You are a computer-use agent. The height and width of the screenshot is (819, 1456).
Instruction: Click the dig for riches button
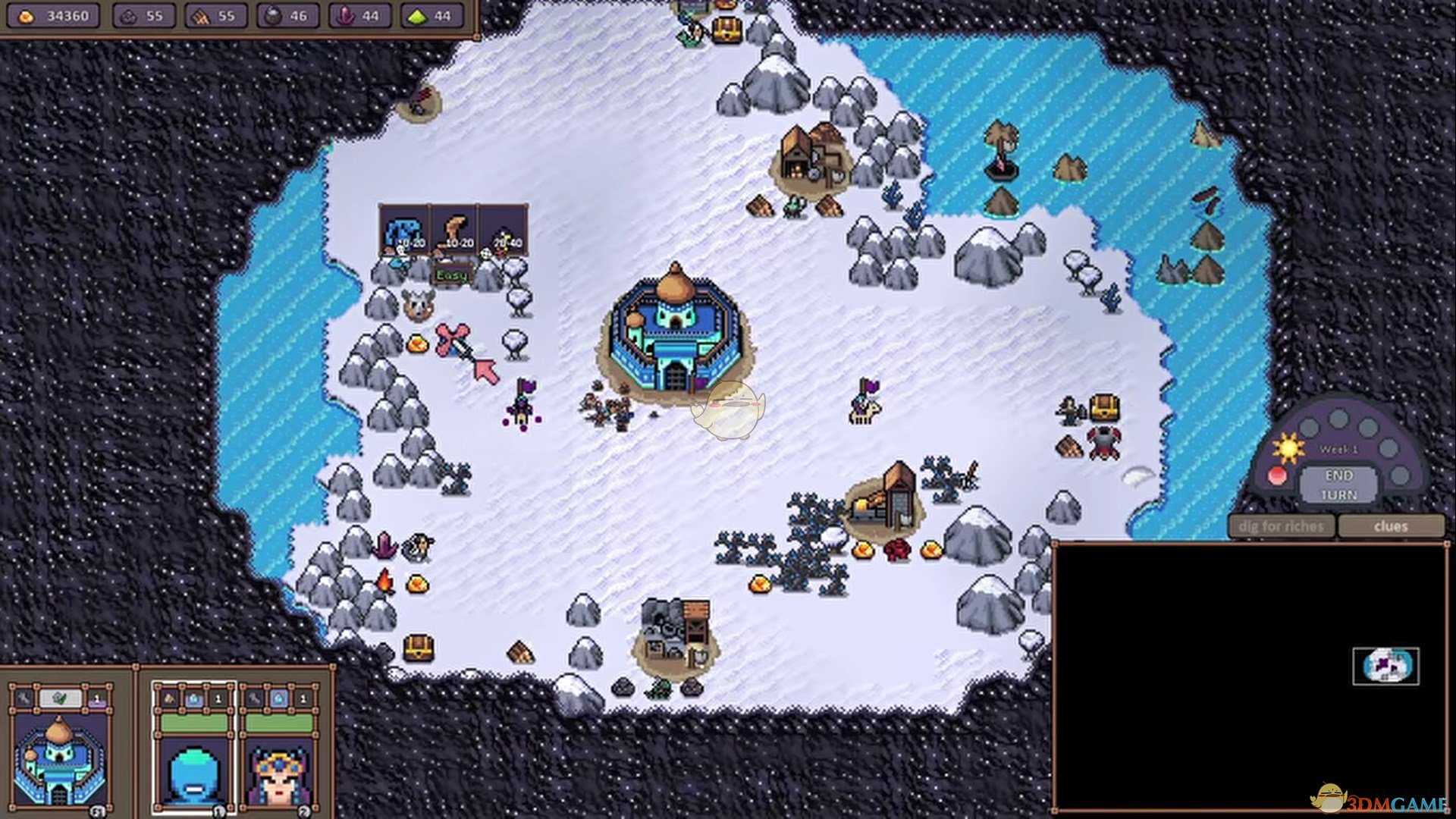tap(1281, 526)
